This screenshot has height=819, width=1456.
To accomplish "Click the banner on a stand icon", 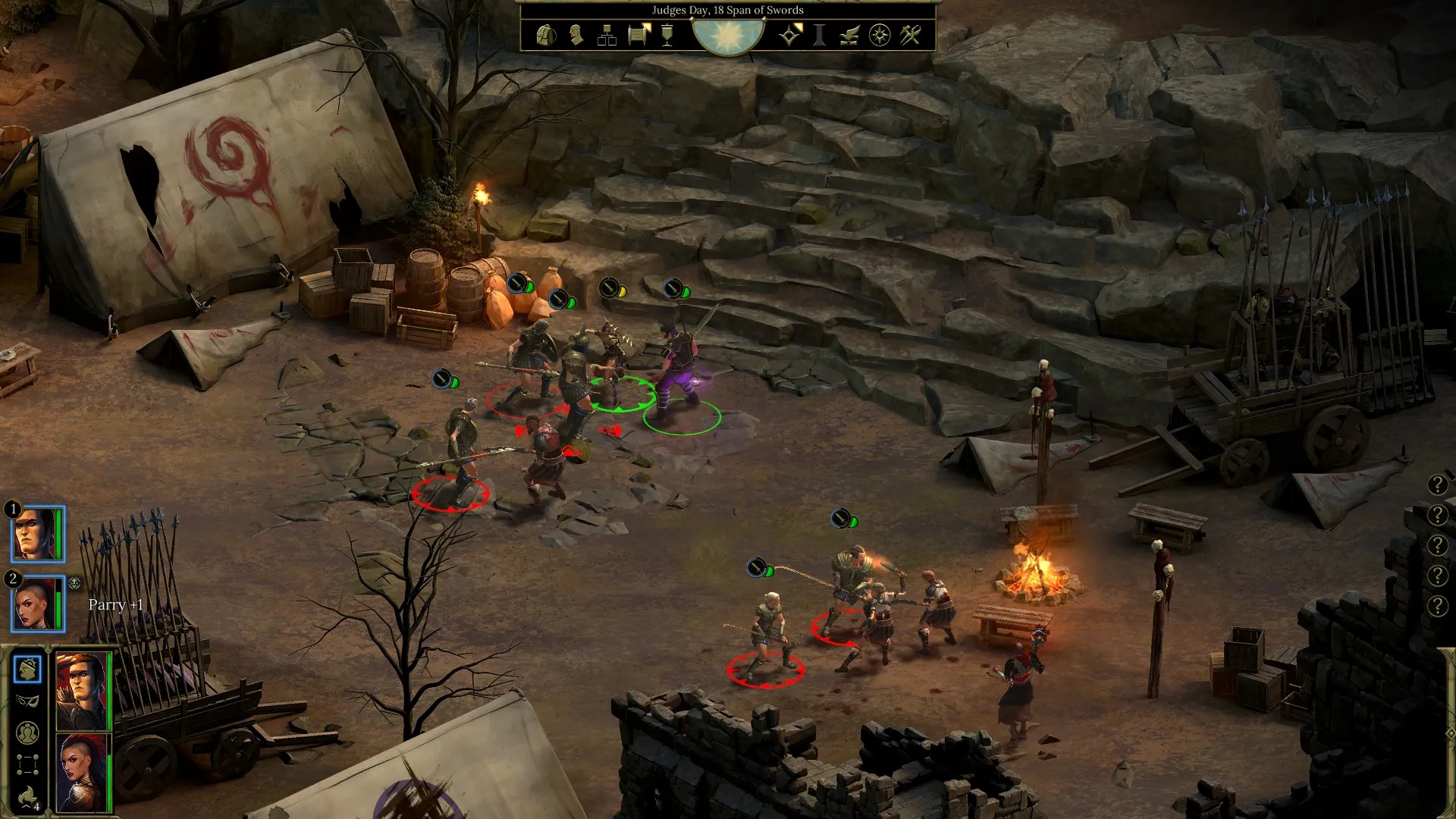I will (x=667, y=35).
